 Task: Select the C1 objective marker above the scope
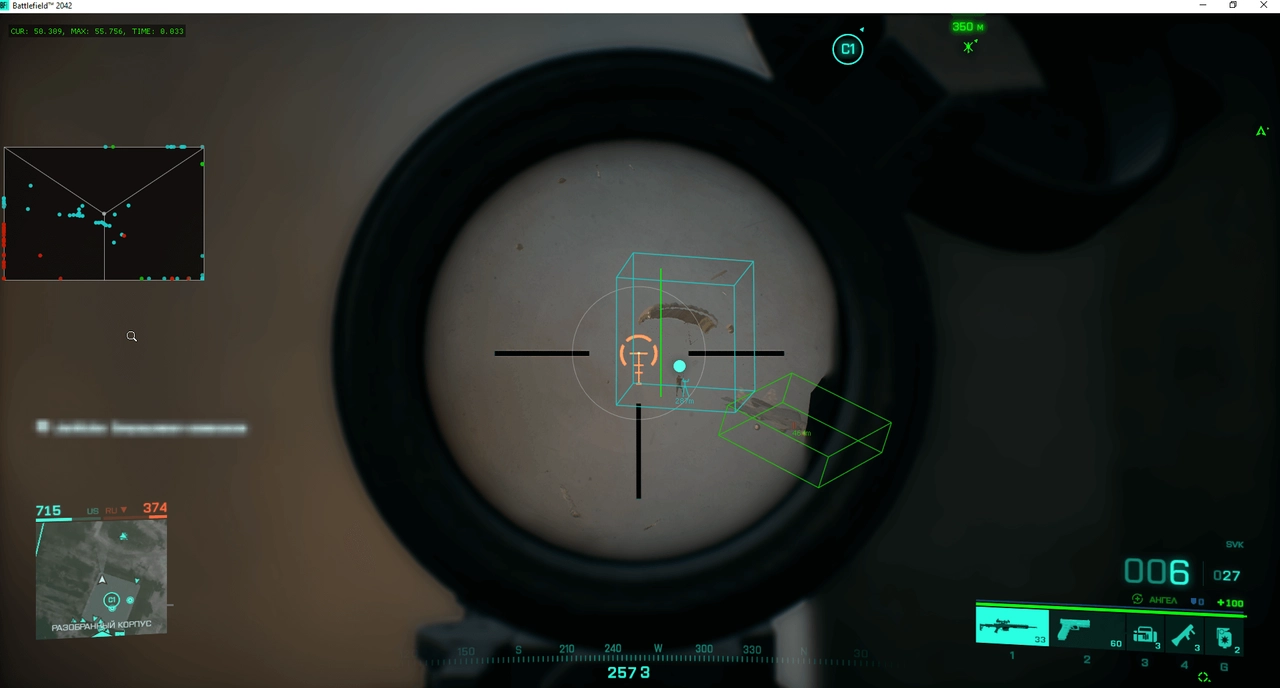point(847,49)
